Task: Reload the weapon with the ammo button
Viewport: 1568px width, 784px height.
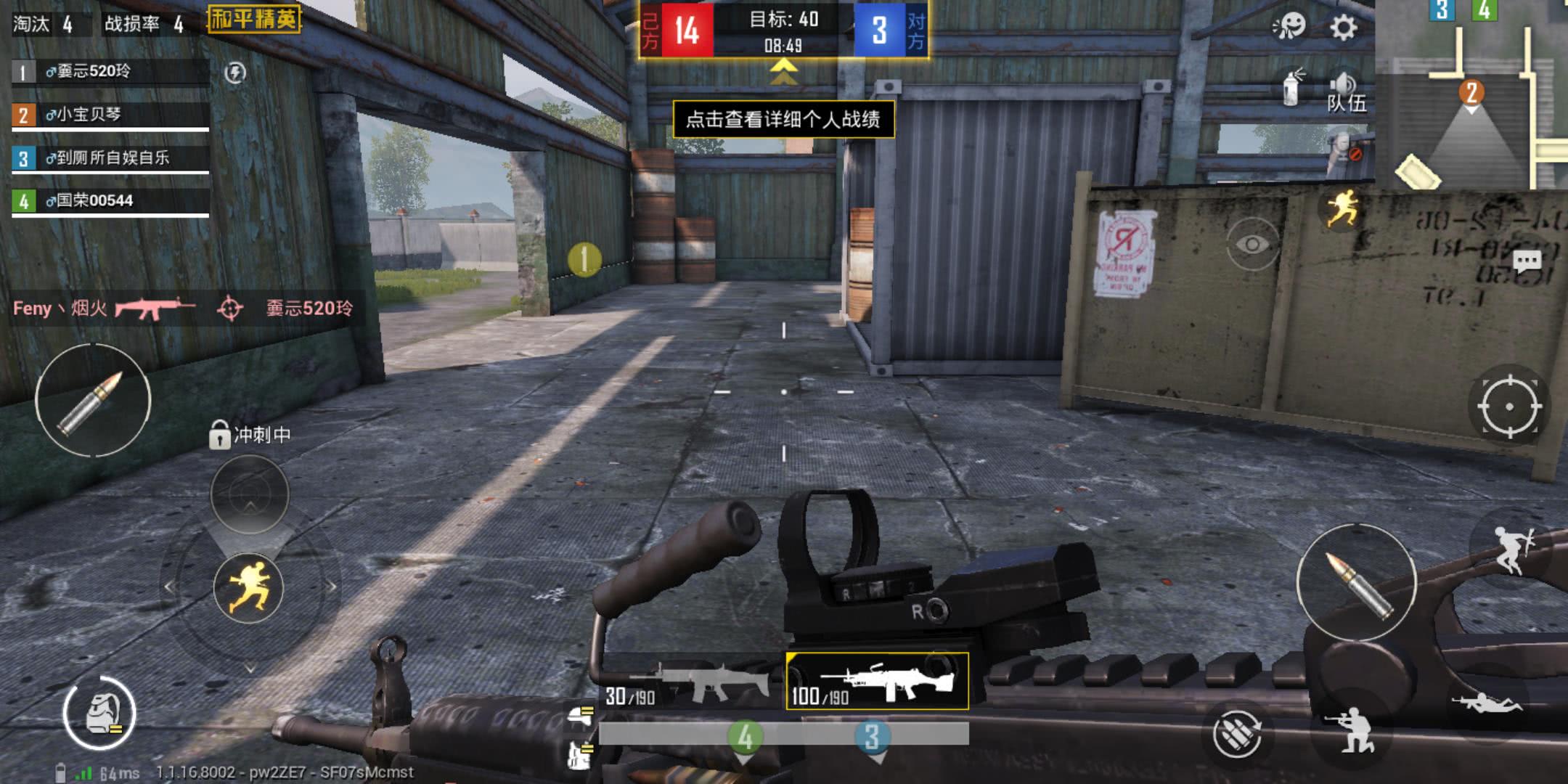Action: pos(1237,734)
